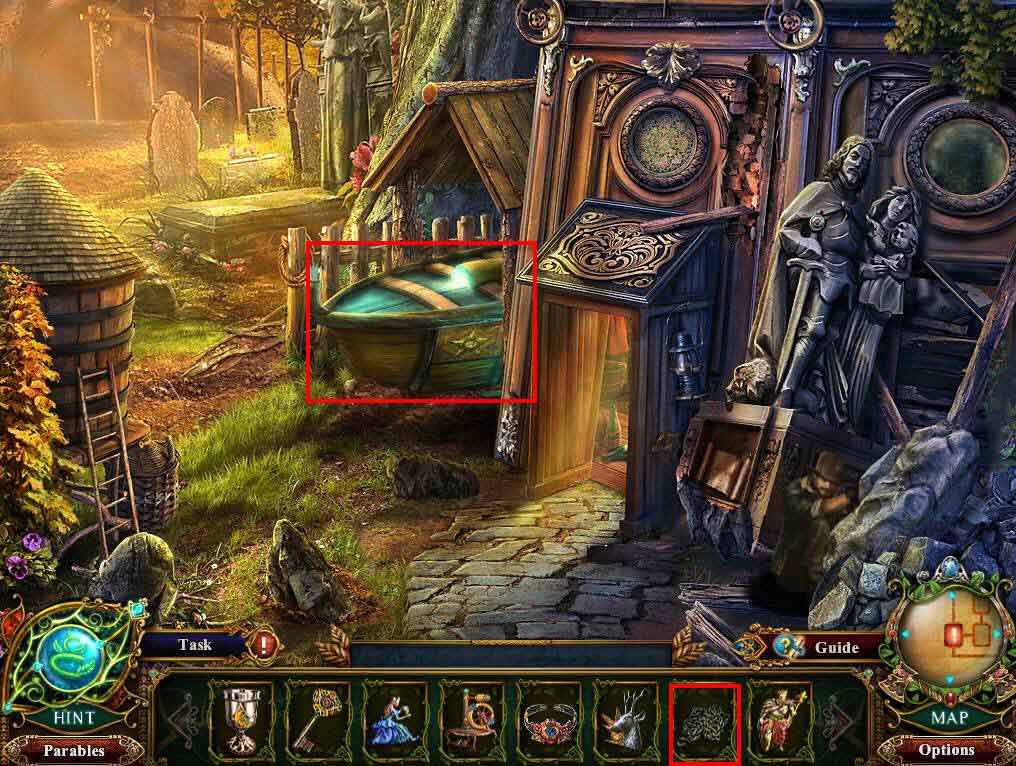Open the Options menu
The height and width of the screenshot is (766, 1016).
point(945,750)
